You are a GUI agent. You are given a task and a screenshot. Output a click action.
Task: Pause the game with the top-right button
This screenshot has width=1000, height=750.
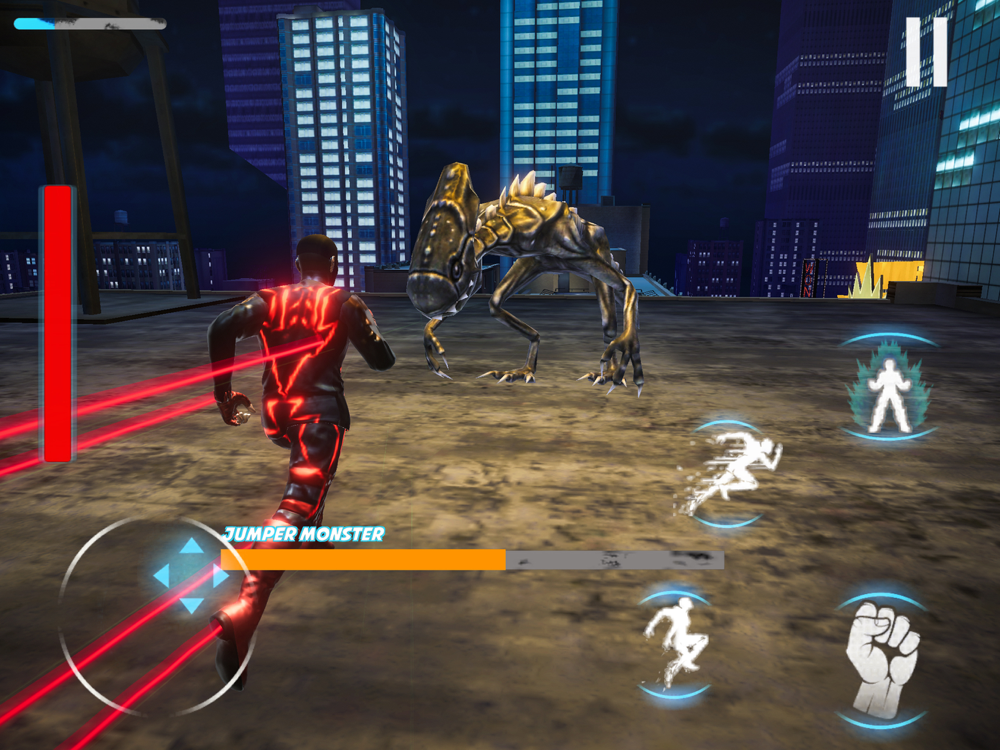[x=926, y=52]
